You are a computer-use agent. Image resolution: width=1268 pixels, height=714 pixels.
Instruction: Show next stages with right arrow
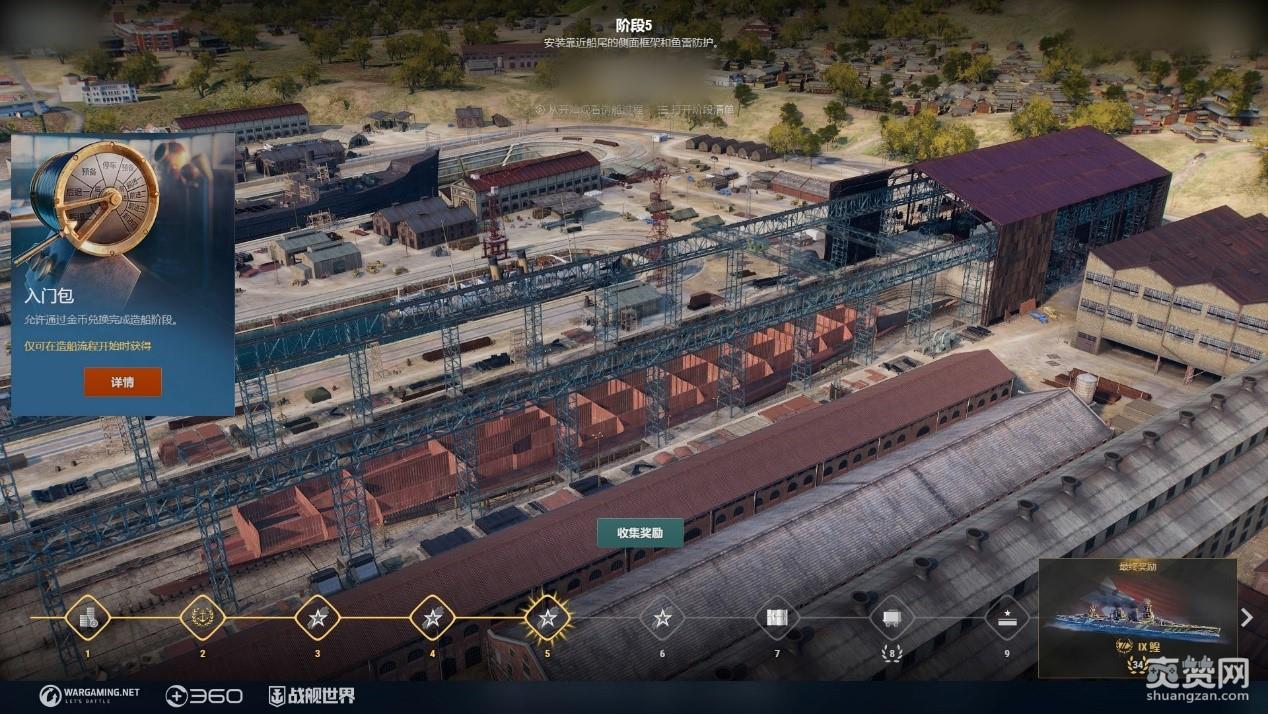[1247, 617]
